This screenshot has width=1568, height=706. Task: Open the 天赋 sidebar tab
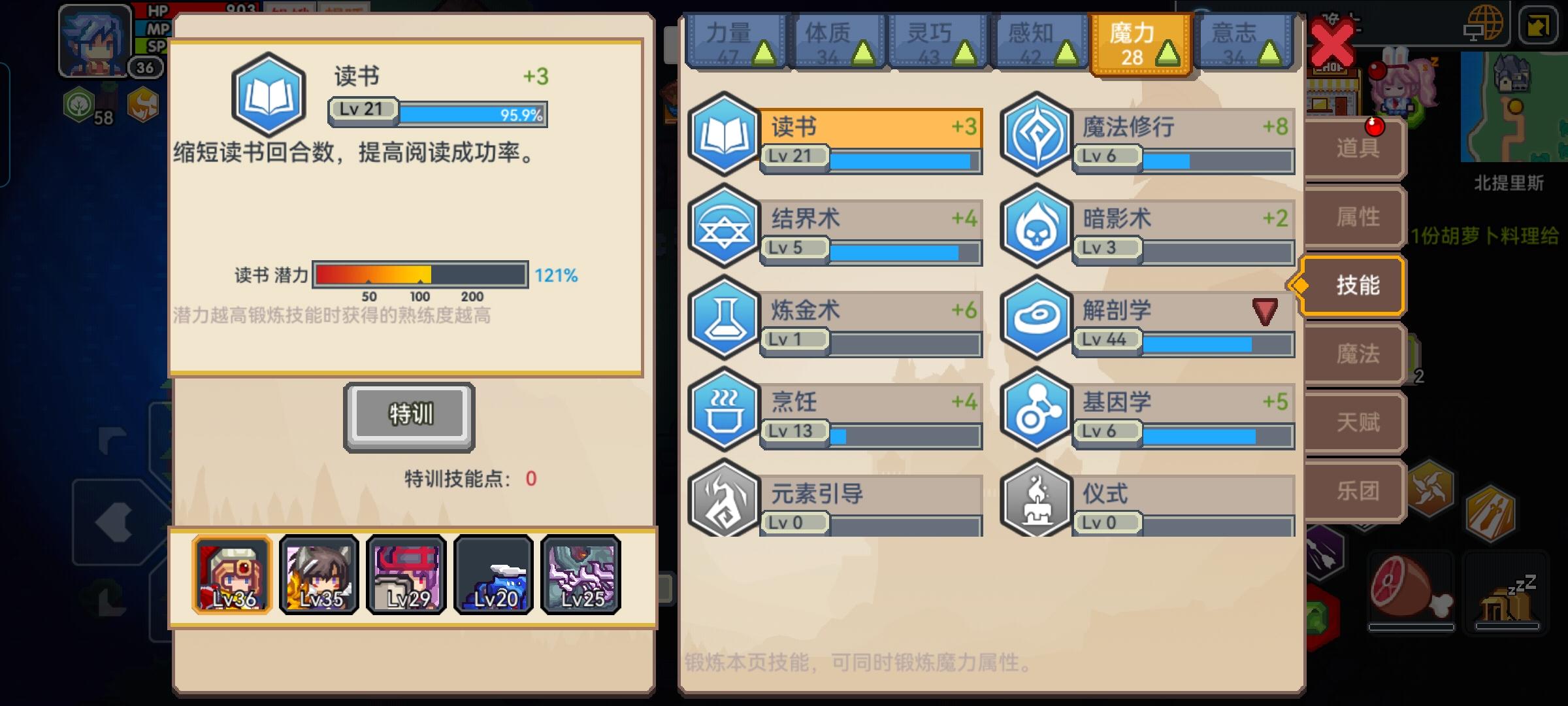point(1362,422)
